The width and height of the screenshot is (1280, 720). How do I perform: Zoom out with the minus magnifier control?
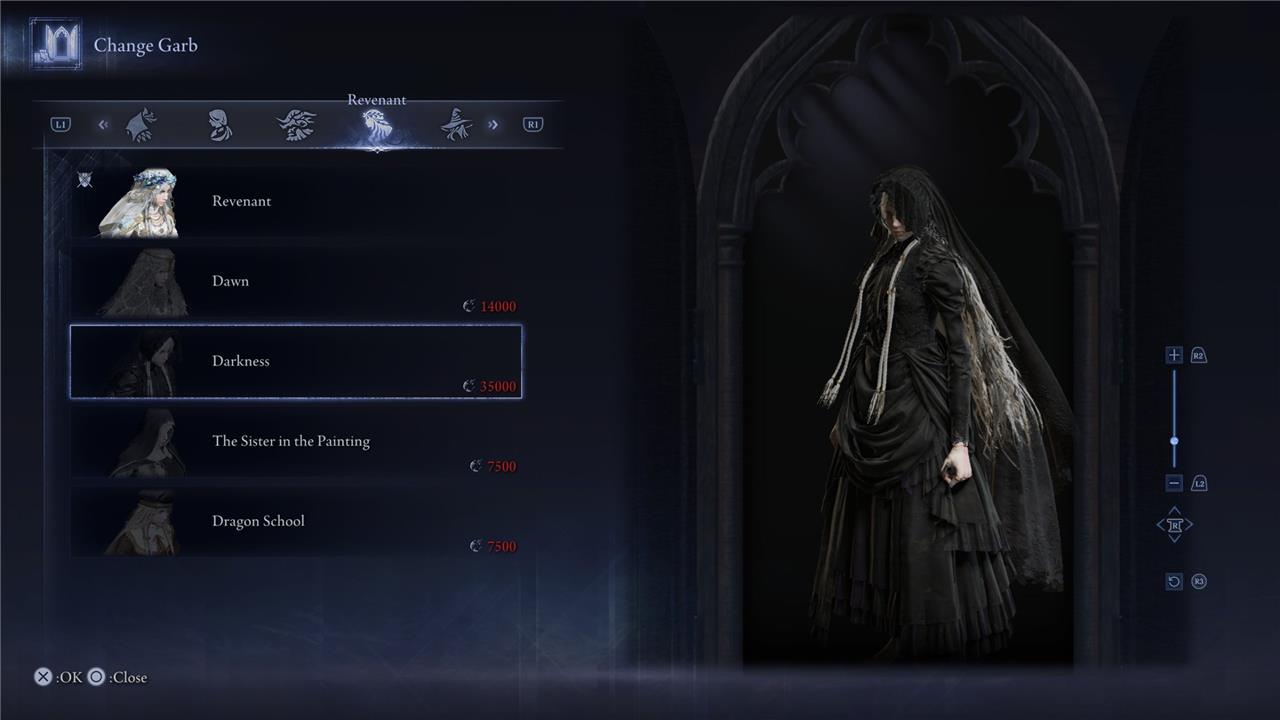pyautogui.click(x=1172, y=483)
